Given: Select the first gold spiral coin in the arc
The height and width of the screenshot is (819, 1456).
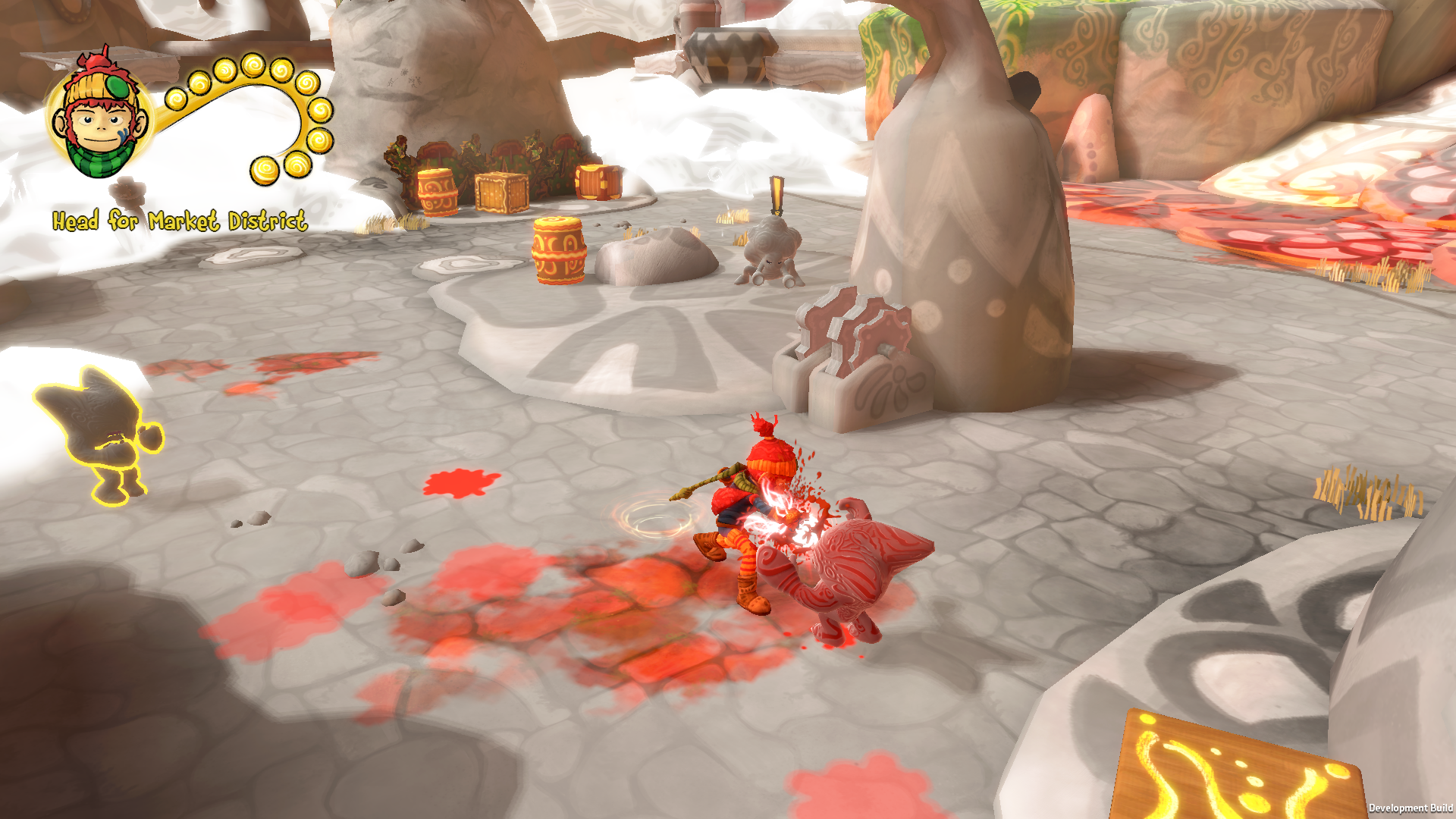Looking at the screenshot, I should click(176, 99).
